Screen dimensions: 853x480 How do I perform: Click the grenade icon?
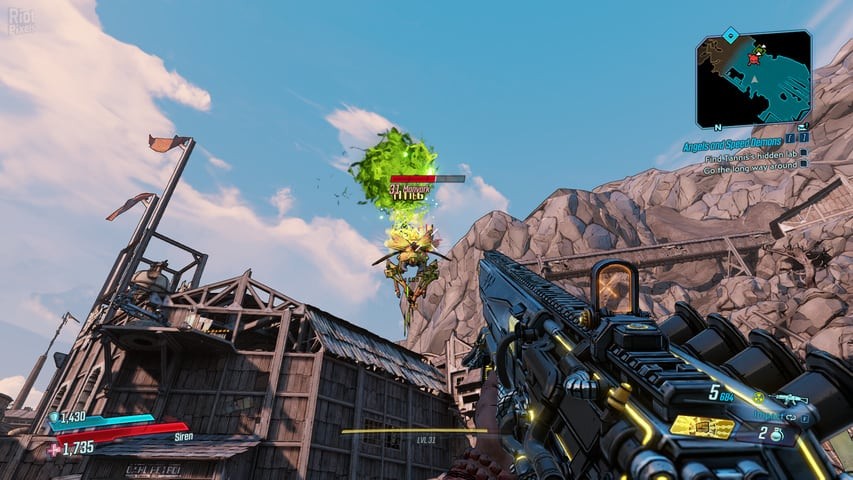point(775,434)
